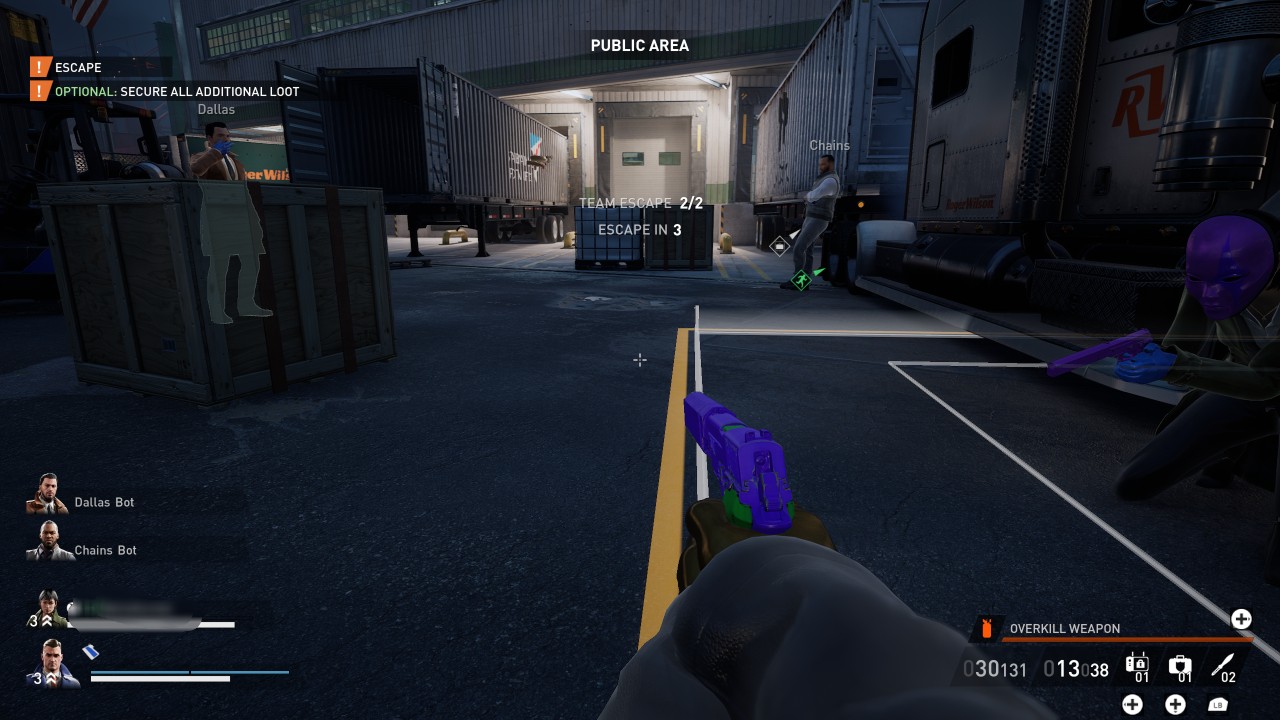1280x720 pixels.
Task: Click the PUBLIC AREA title banner
Action: point(639,45)
